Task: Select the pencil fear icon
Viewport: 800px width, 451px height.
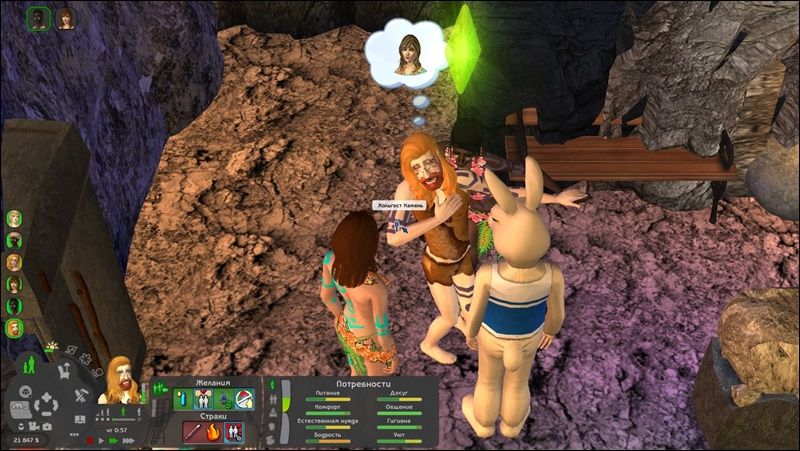Action: tap(193, 432)
